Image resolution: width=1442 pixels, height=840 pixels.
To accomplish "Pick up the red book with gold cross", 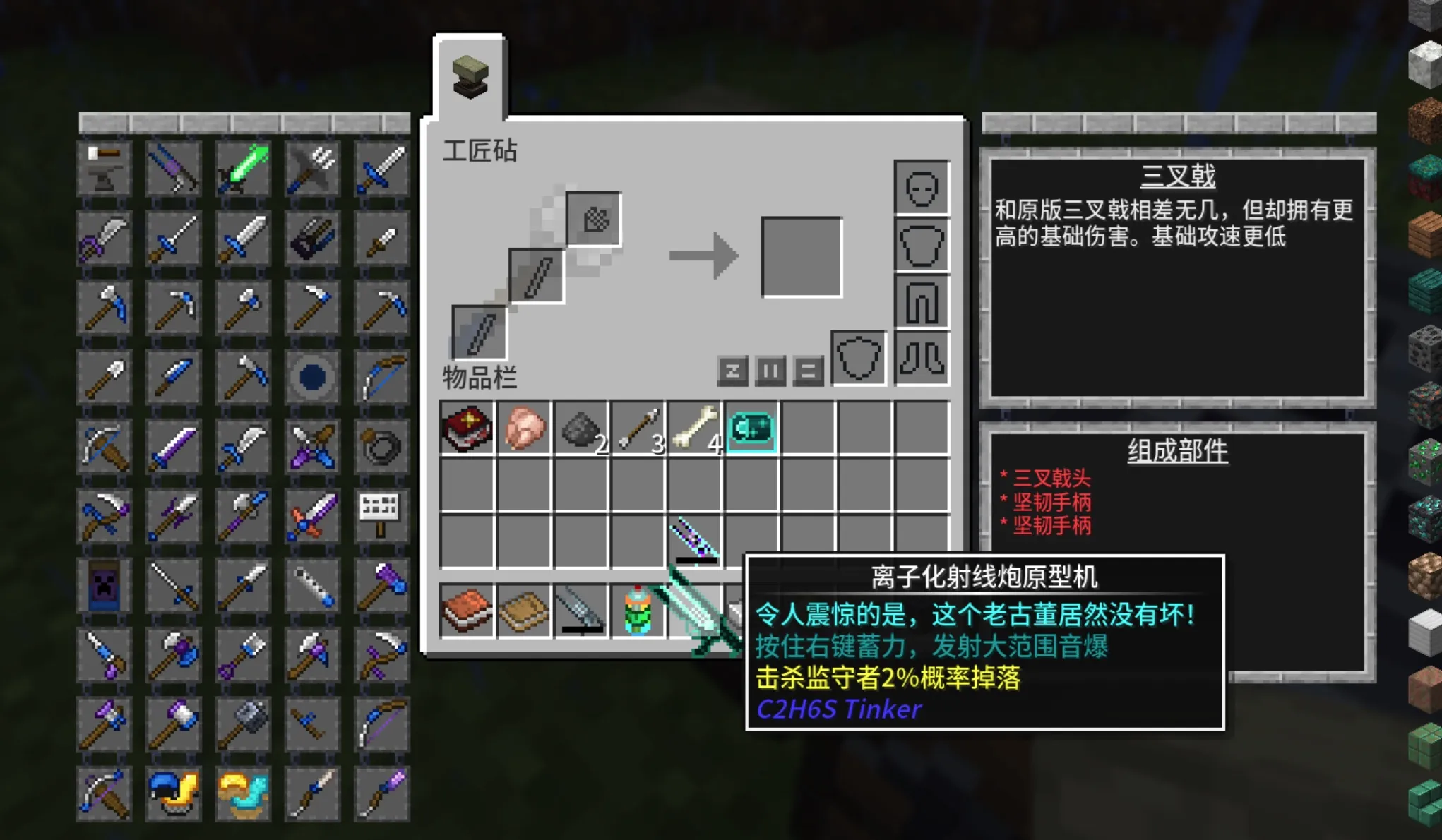I will [x=467, y=428].
